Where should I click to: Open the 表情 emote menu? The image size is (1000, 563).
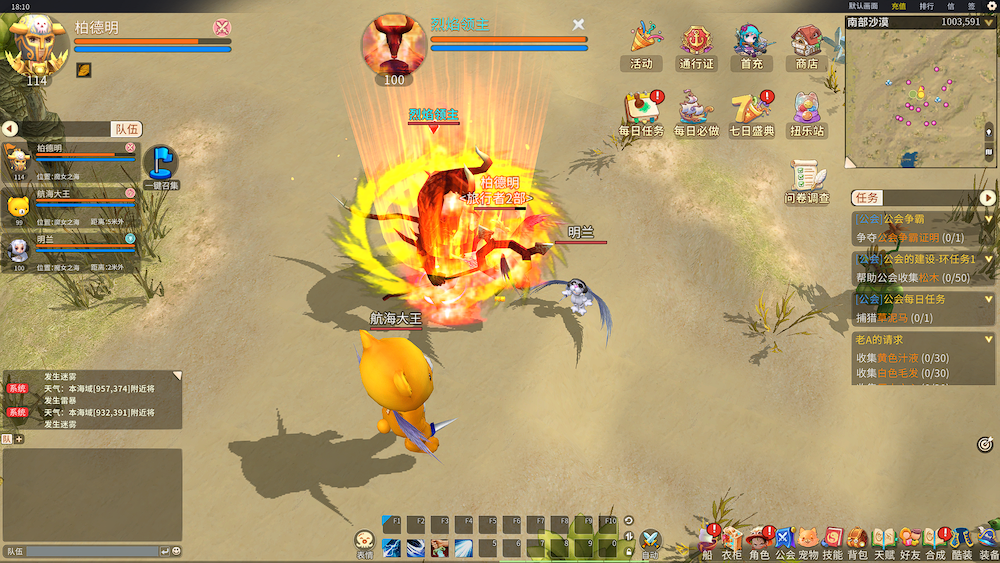365,542
